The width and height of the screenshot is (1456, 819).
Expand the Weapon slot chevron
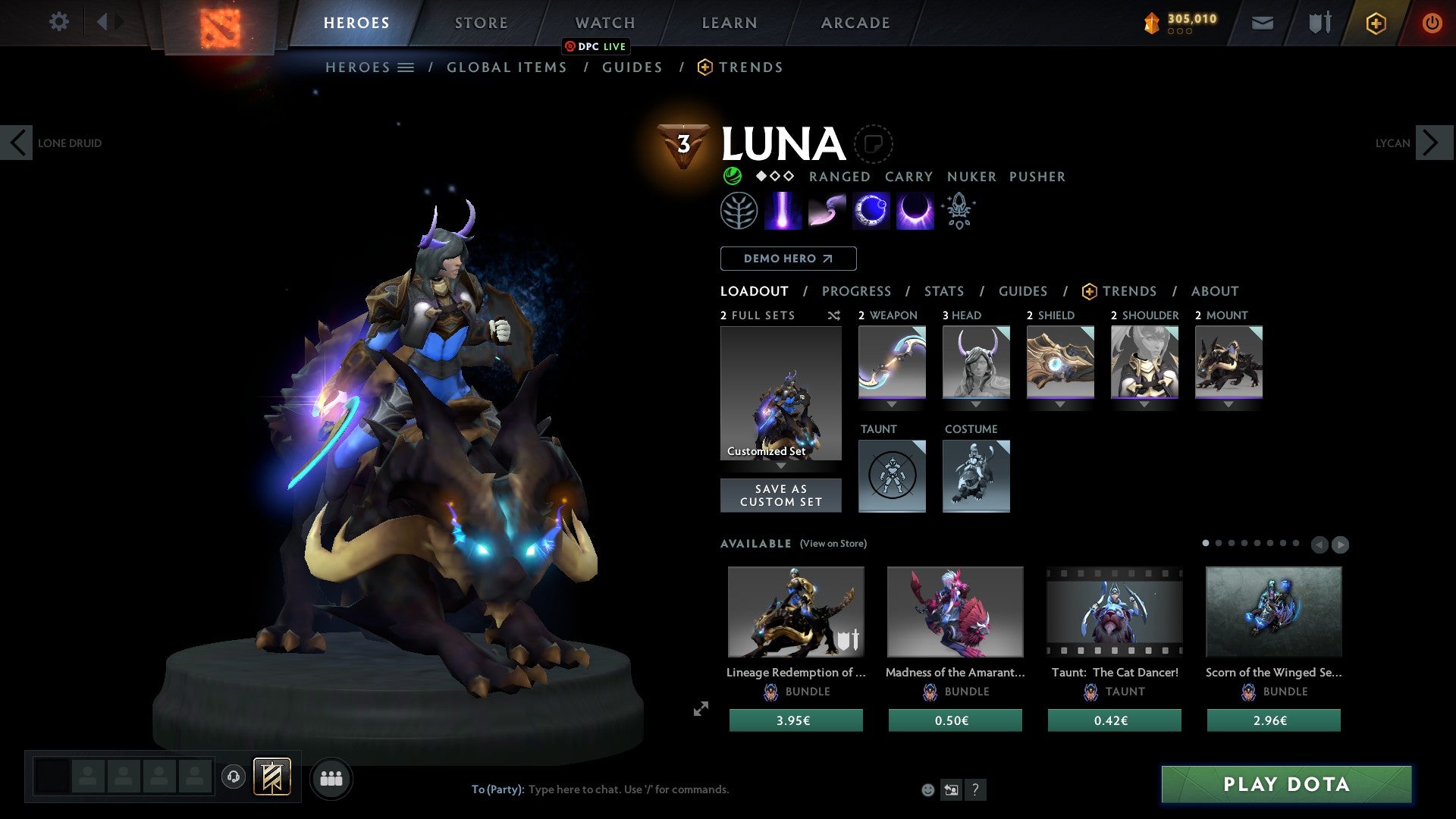[x=892, y=404]
